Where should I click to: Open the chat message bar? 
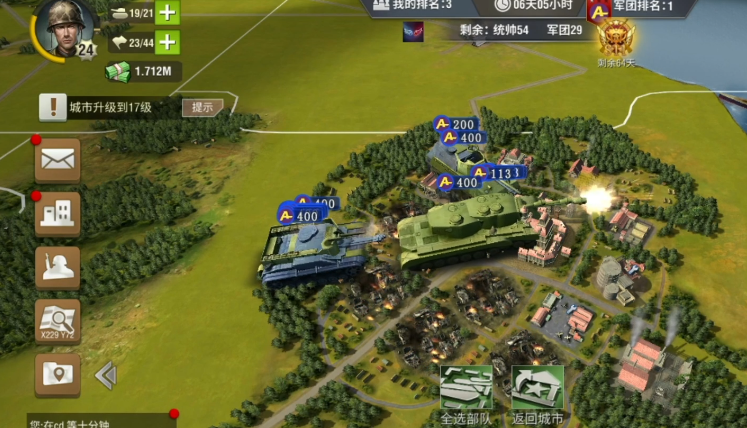[88, 421]
